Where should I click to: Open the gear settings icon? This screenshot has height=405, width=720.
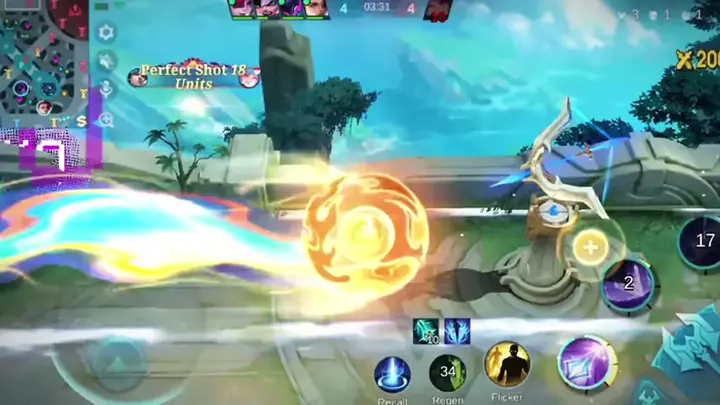(x=105, y=33)
